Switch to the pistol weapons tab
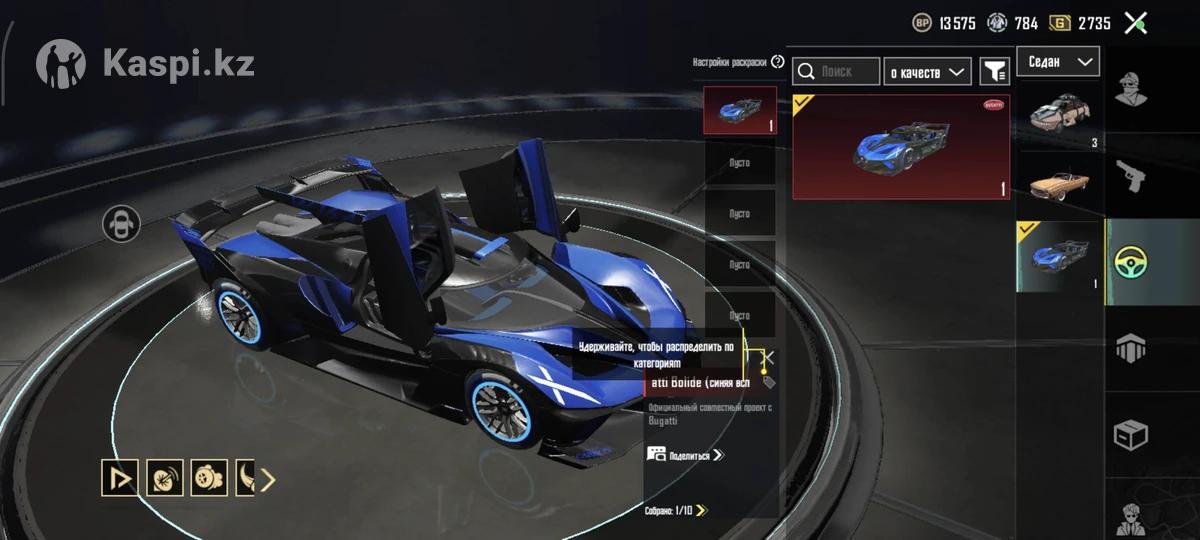 click(1131, 177)
